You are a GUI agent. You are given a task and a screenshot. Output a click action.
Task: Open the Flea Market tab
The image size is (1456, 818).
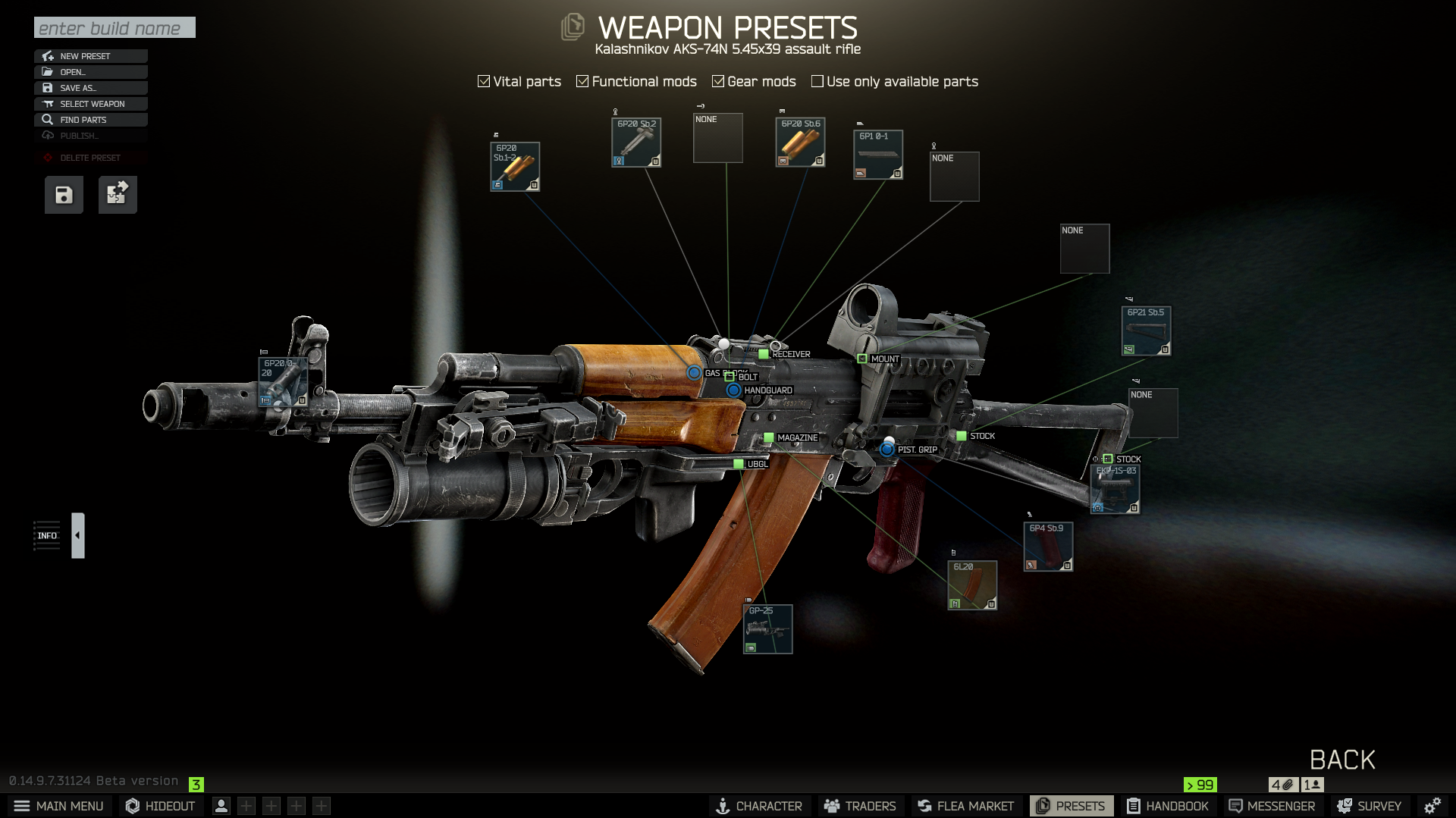(x=965, y=806)
